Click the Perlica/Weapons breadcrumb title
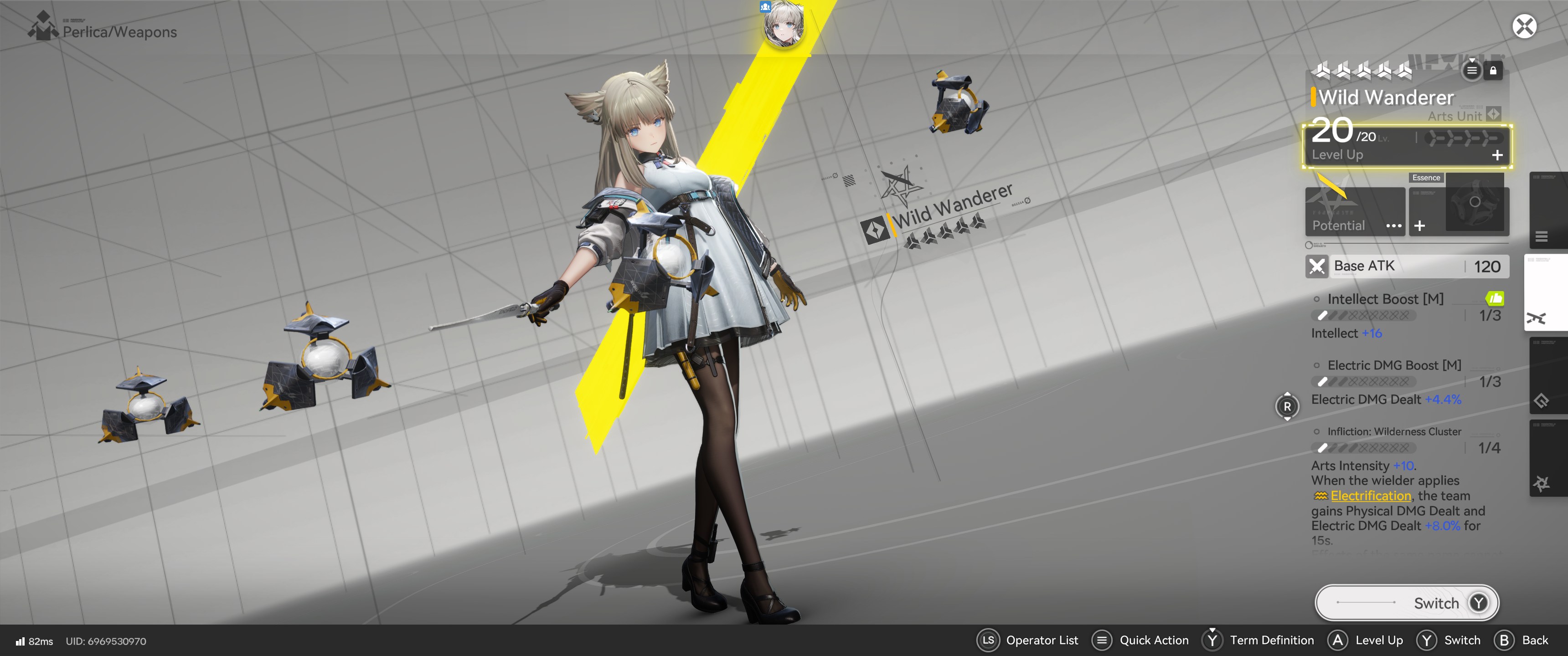The height and width of the screenshot is (656, 1568). (x=119, y=31)
